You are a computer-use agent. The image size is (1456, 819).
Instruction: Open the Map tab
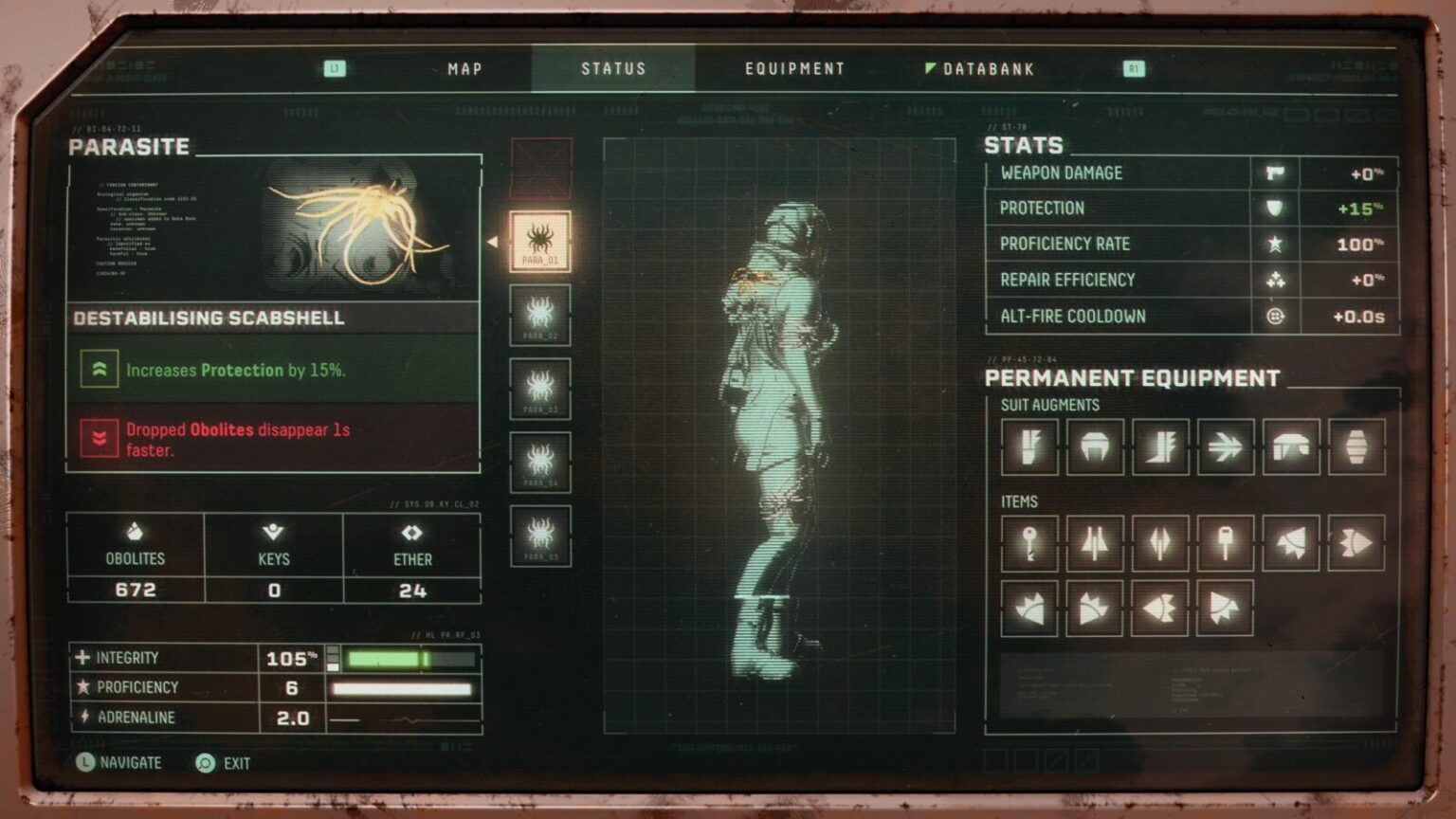(x=463, y=68)
